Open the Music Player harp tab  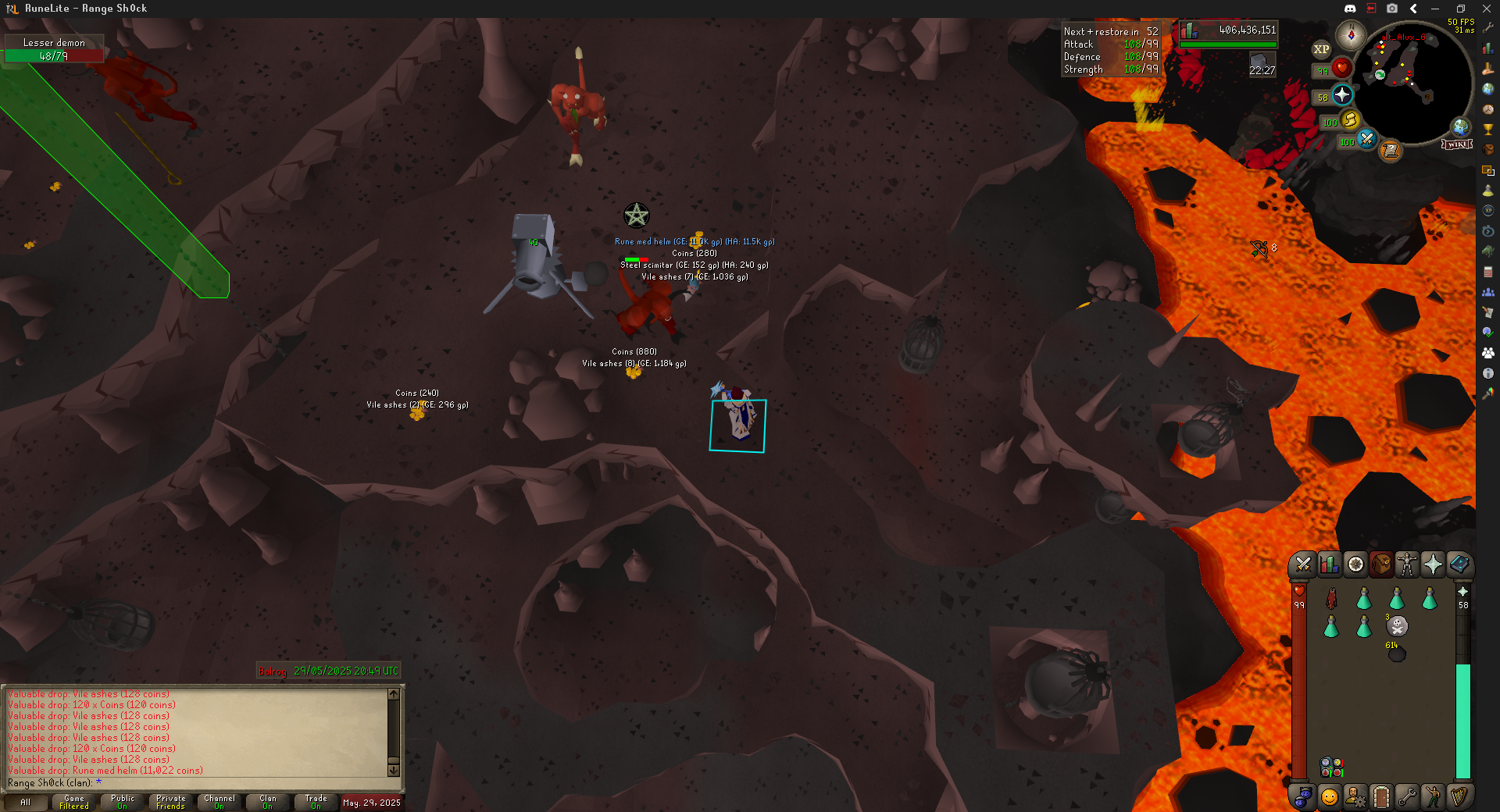point(1459,796)
